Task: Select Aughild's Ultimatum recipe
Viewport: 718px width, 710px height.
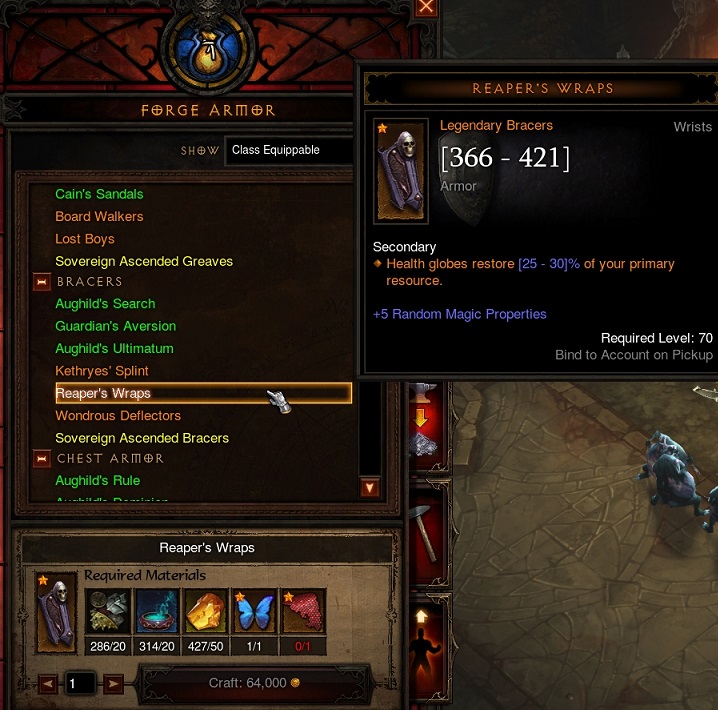Action: click(x=114, y=348)
